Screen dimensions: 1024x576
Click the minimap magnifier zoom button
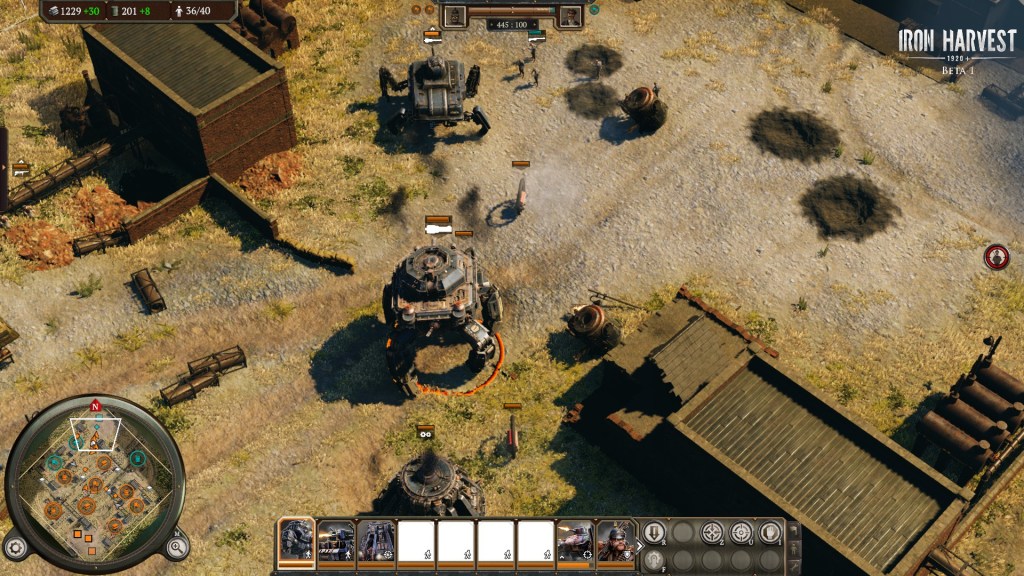coord(176,546)
